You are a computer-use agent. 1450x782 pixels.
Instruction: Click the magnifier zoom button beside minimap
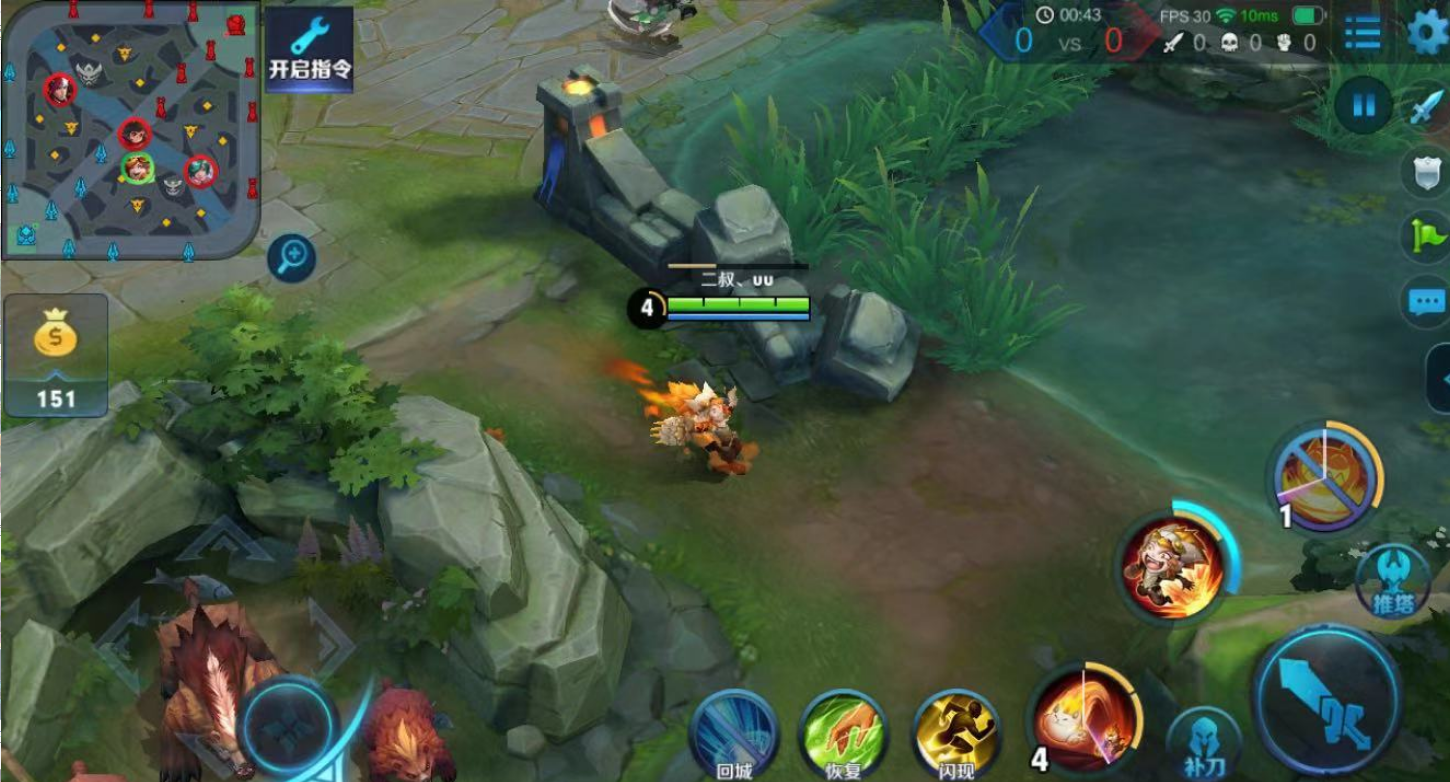pos(292,259)
